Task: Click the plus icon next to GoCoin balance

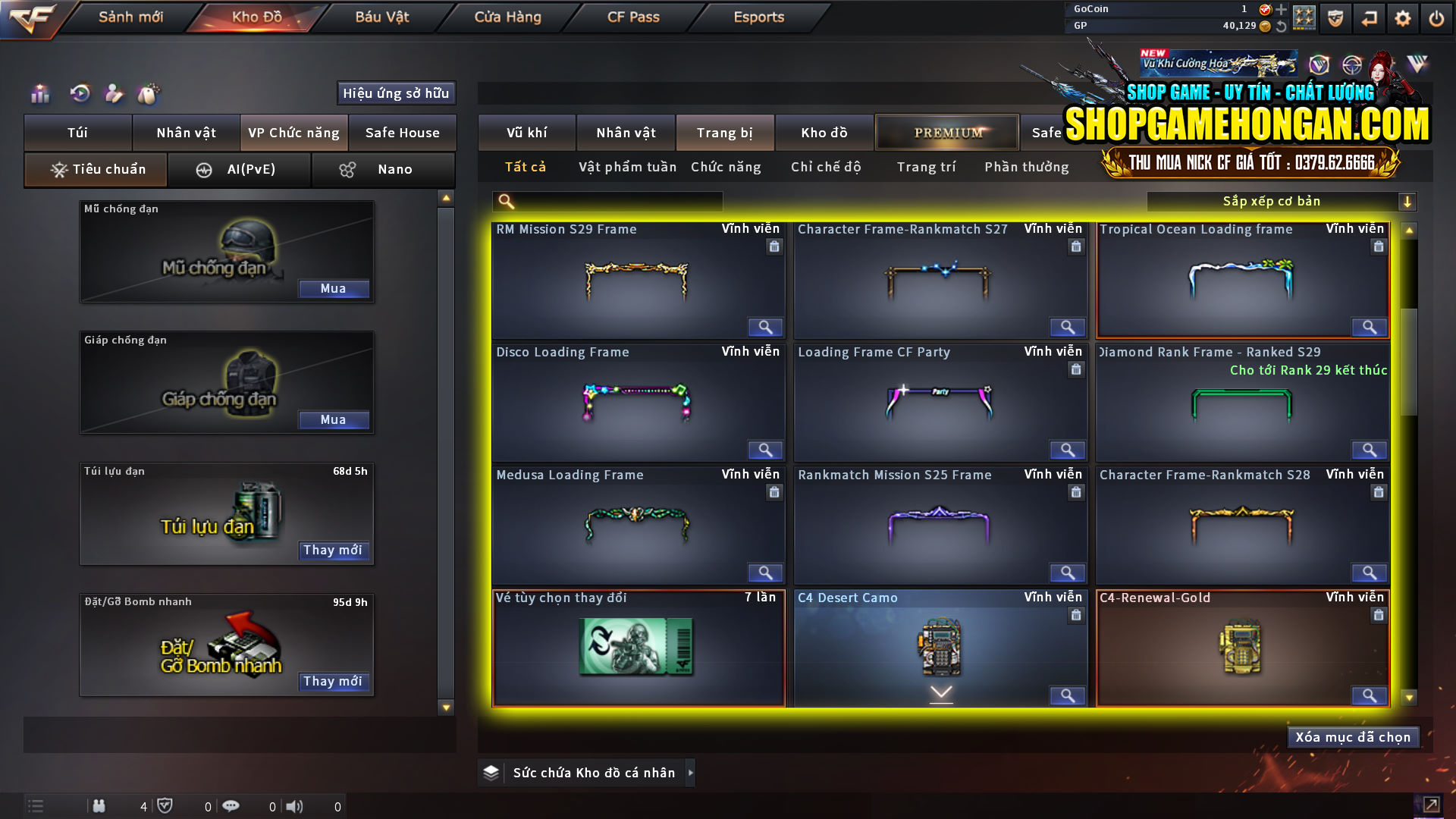Action: (x=1282, y=11)
